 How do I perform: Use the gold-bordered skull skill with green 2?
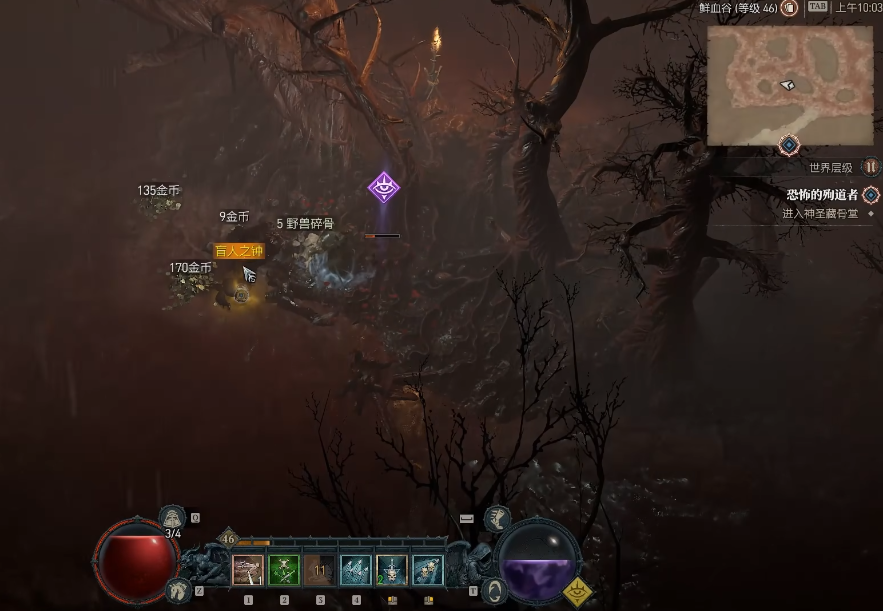[x=392, y=570]
